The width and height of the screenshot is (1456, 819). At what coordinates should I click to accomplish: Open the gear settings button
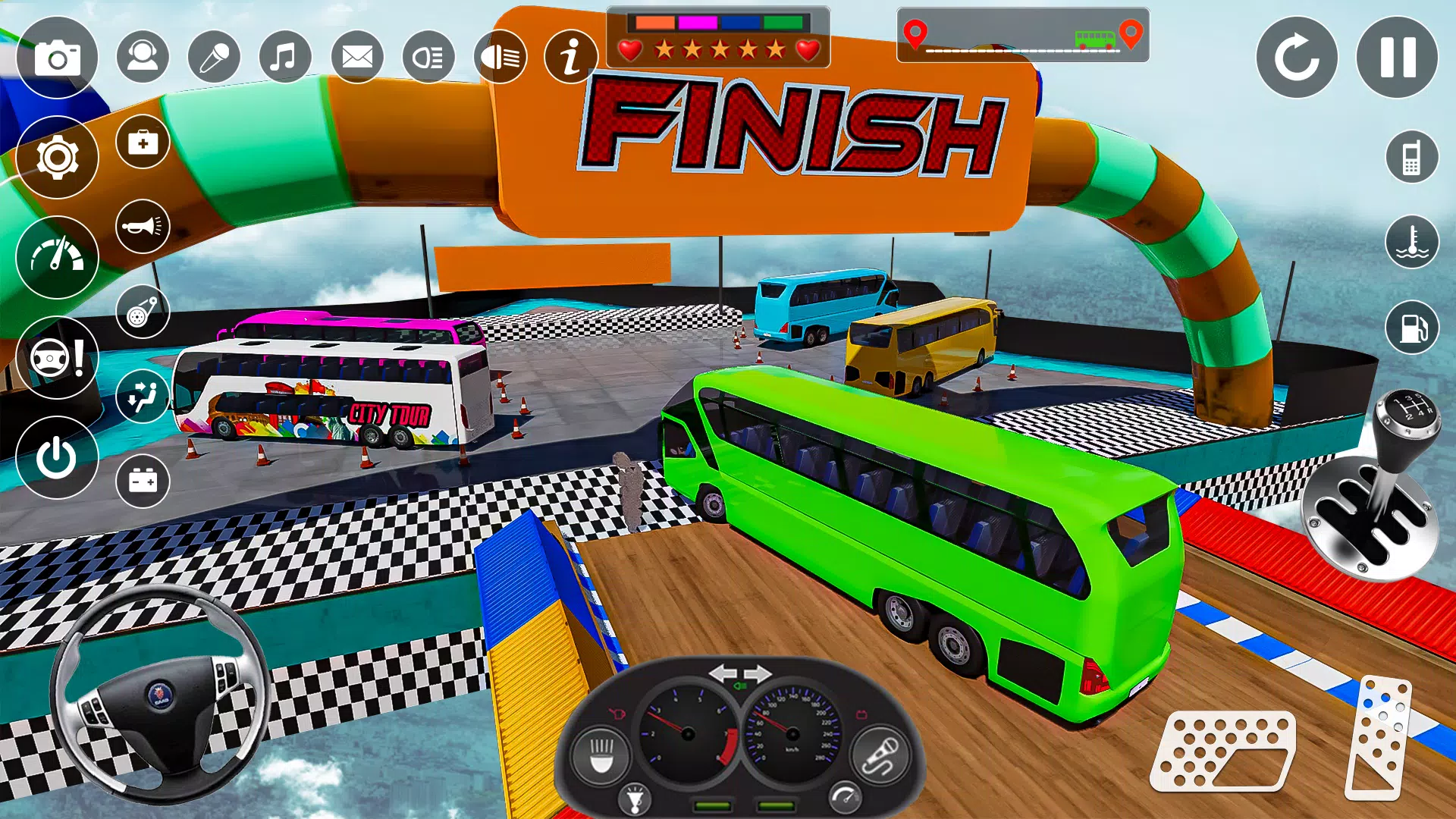[57, 158]
